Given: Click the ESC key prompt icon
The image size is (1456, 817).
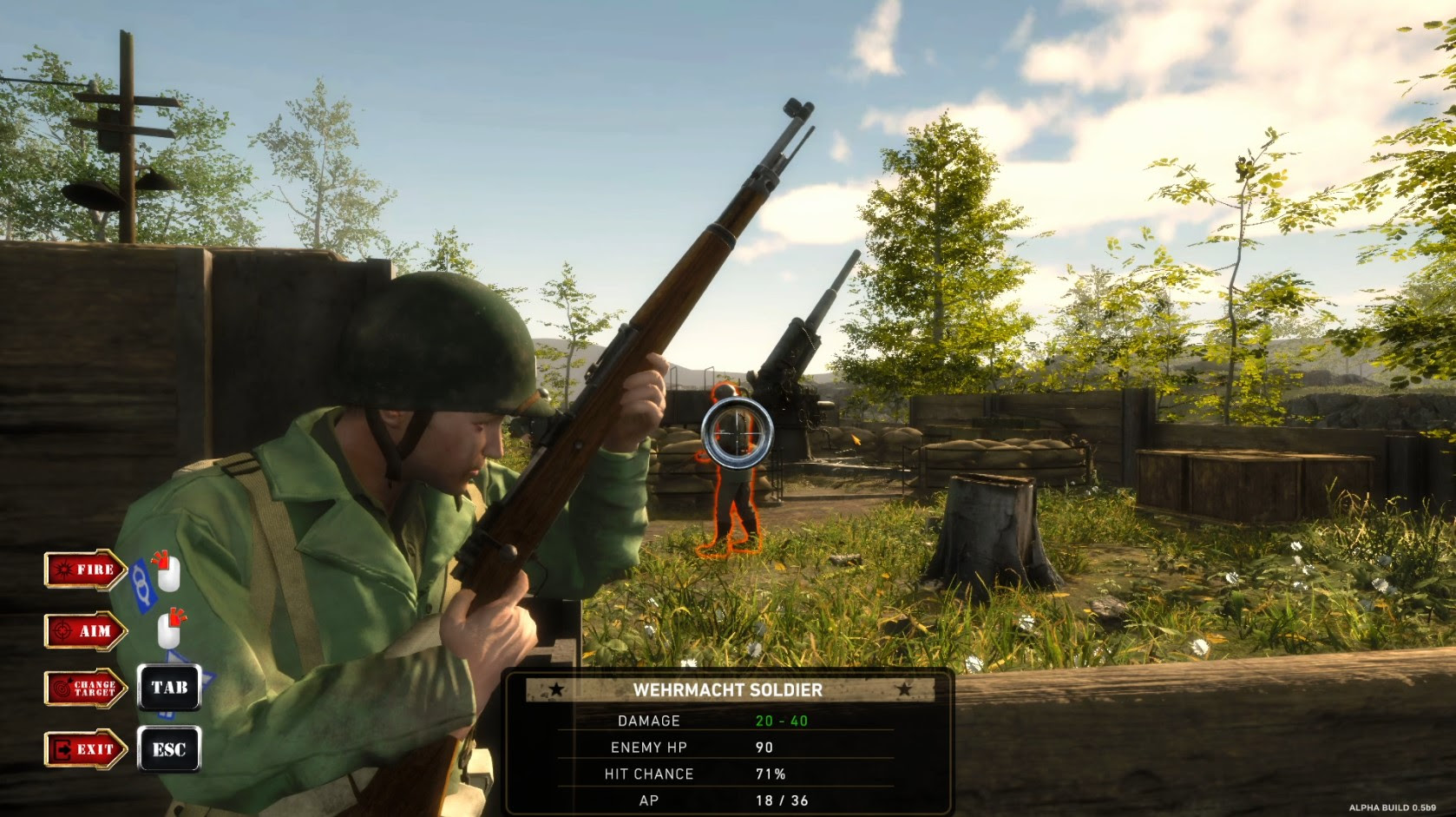Looking at the screenshot, I should (170, 748).
